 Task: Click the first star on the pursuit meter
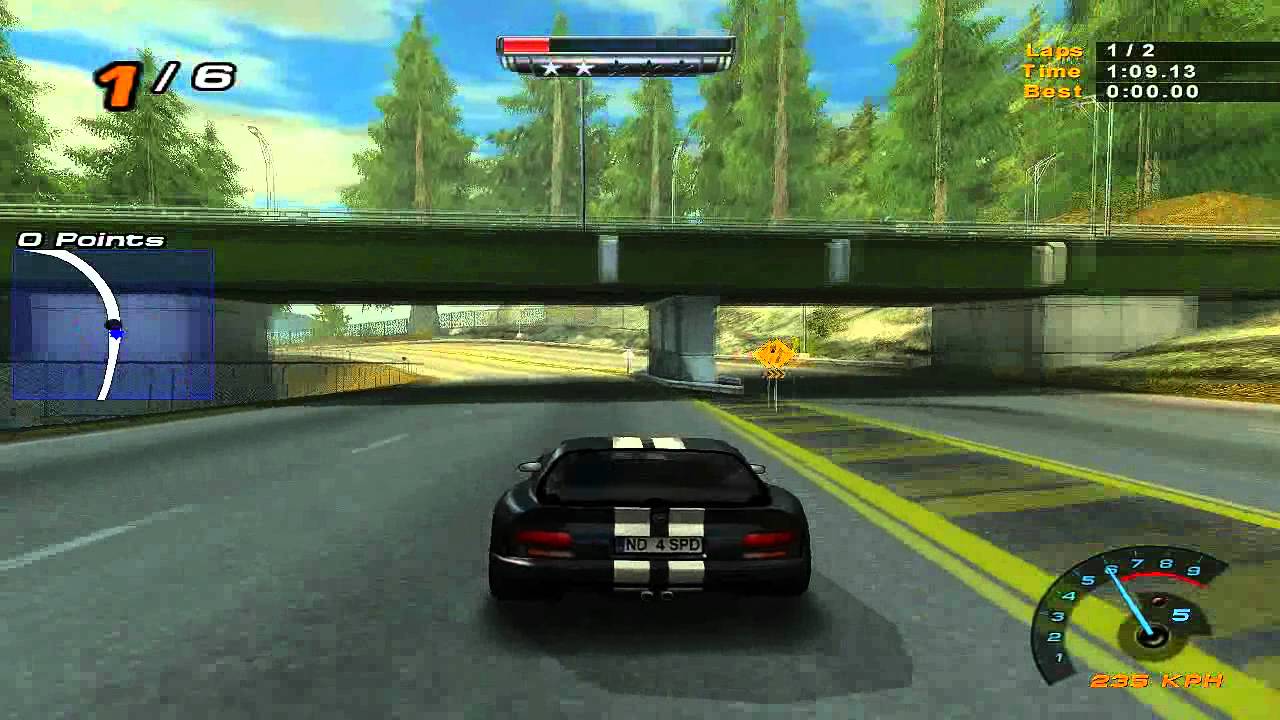coord(551,67)
